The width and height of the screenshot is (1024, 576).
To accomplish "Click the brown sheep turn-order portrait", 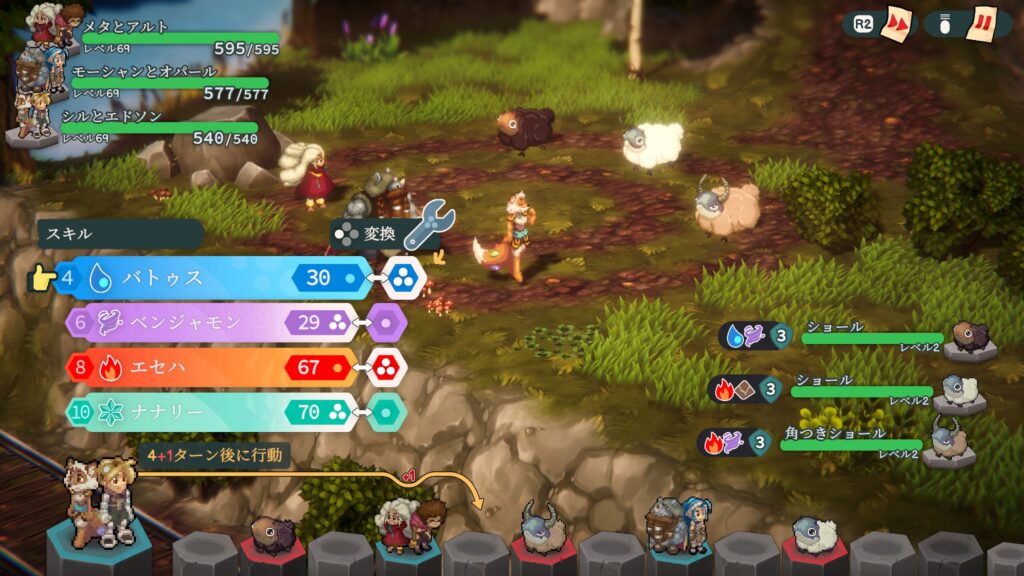I will click(272, 537).
